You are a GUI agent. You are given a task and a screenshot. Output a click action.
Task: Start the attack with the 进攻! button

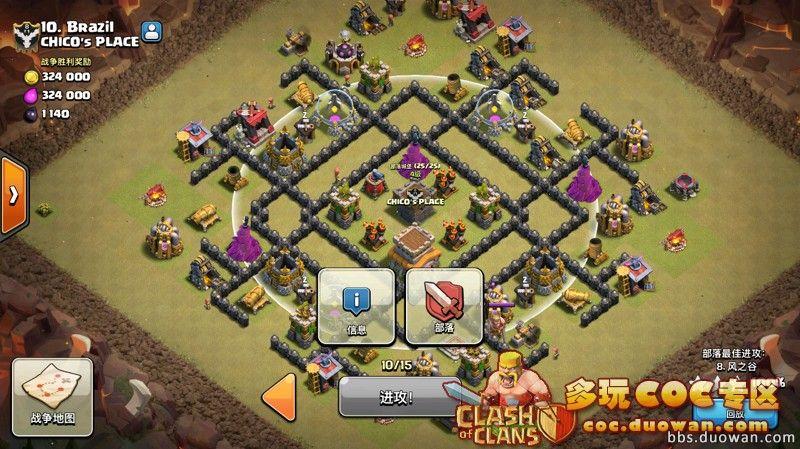pos(392,397)
